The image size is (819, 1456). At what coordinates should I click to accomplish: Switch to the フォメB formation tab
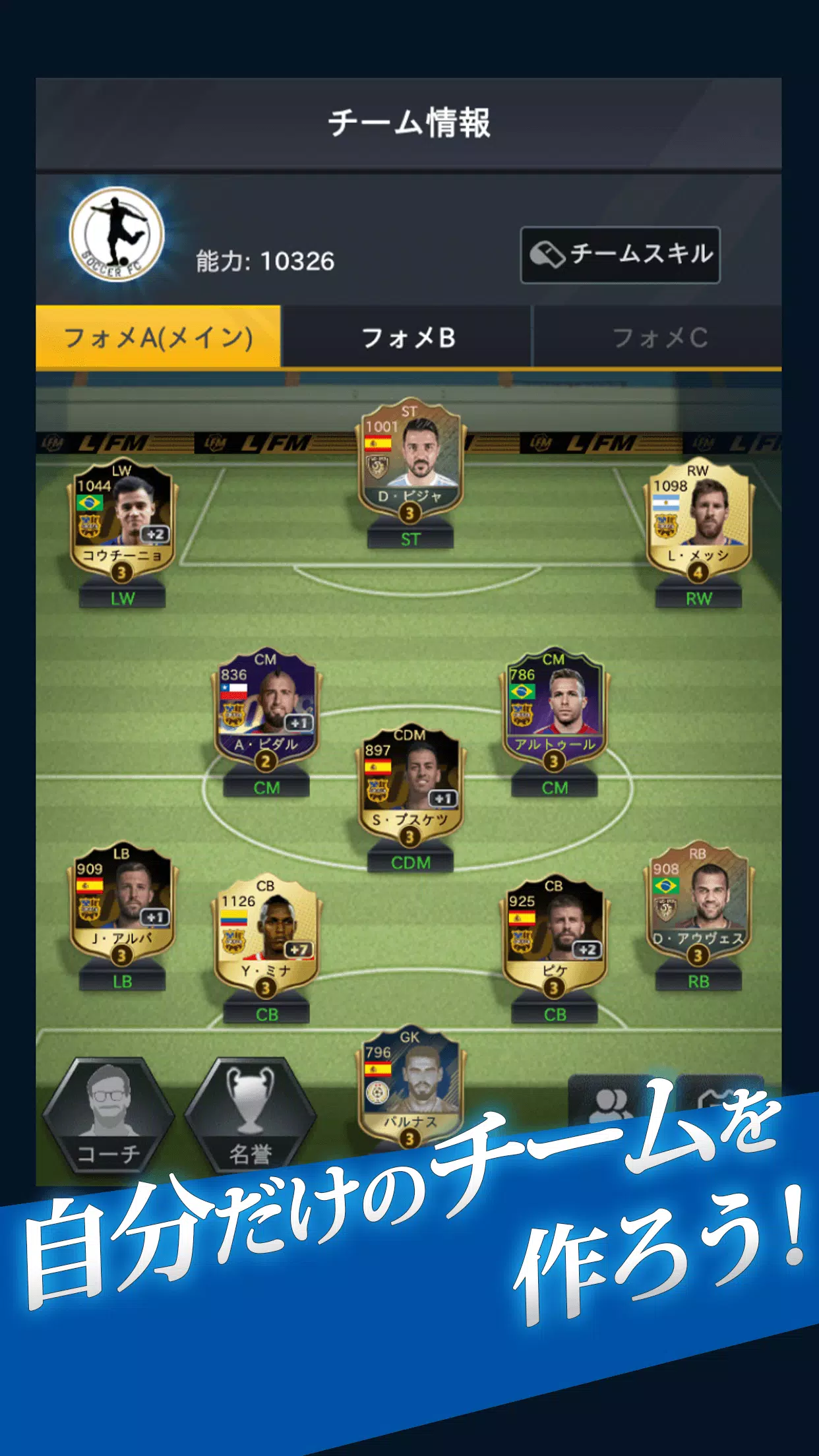click(x=408, y=338)
